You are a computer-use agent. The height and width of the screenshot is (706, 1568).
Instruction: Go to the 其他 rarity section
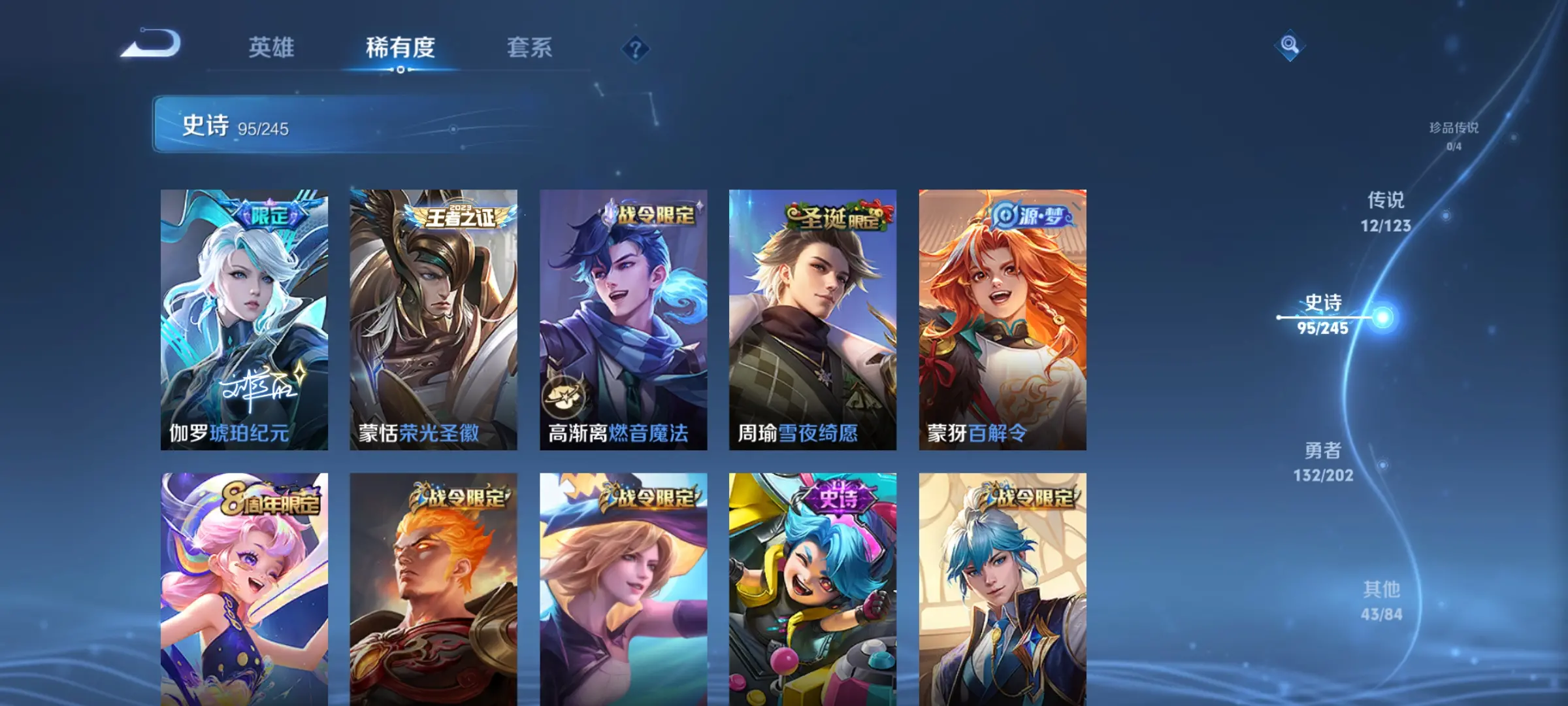1381,601
